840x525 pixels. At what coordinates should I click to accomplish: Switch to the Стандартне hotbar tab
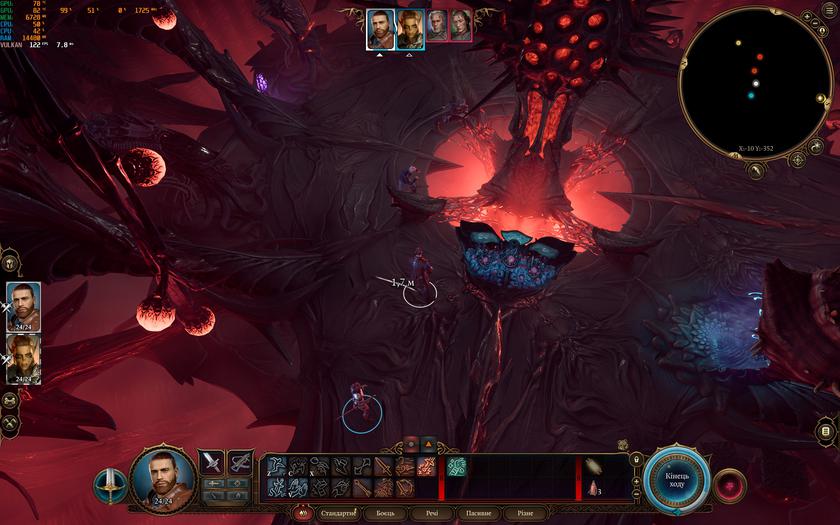coord(336,513)
